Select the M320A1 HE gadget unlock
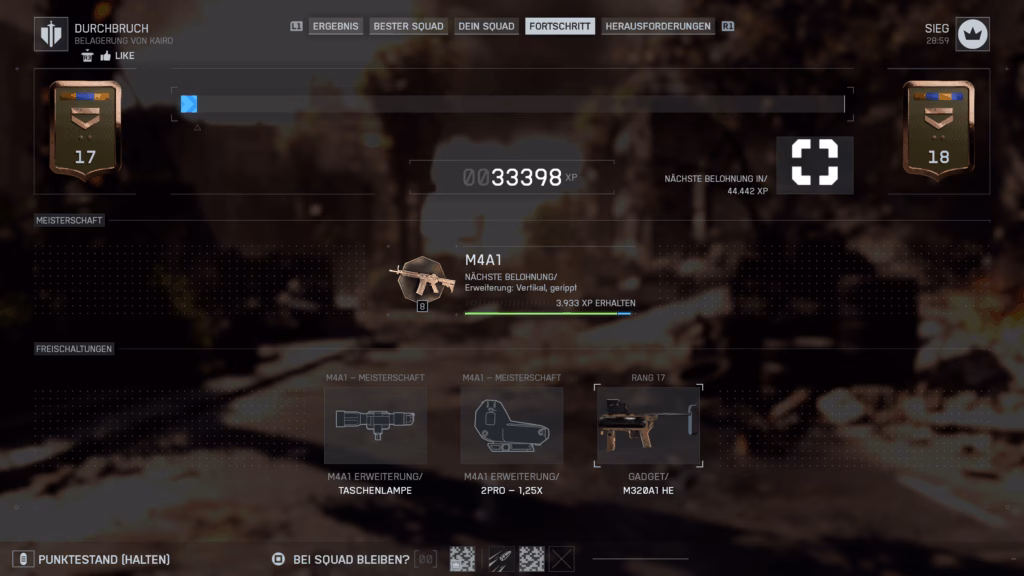This screenshot has height=576, width=1024. pos(648,425)
